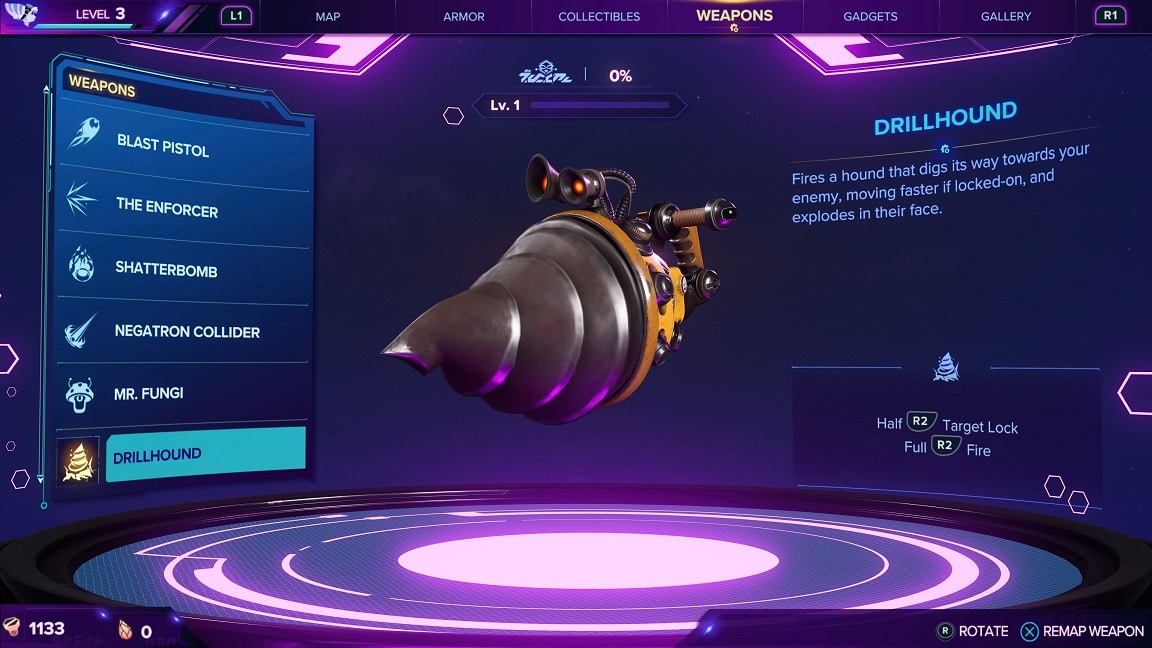Choose The Enforcer weapon entry
Screen dimensions: 1152x648
(167, 207)
